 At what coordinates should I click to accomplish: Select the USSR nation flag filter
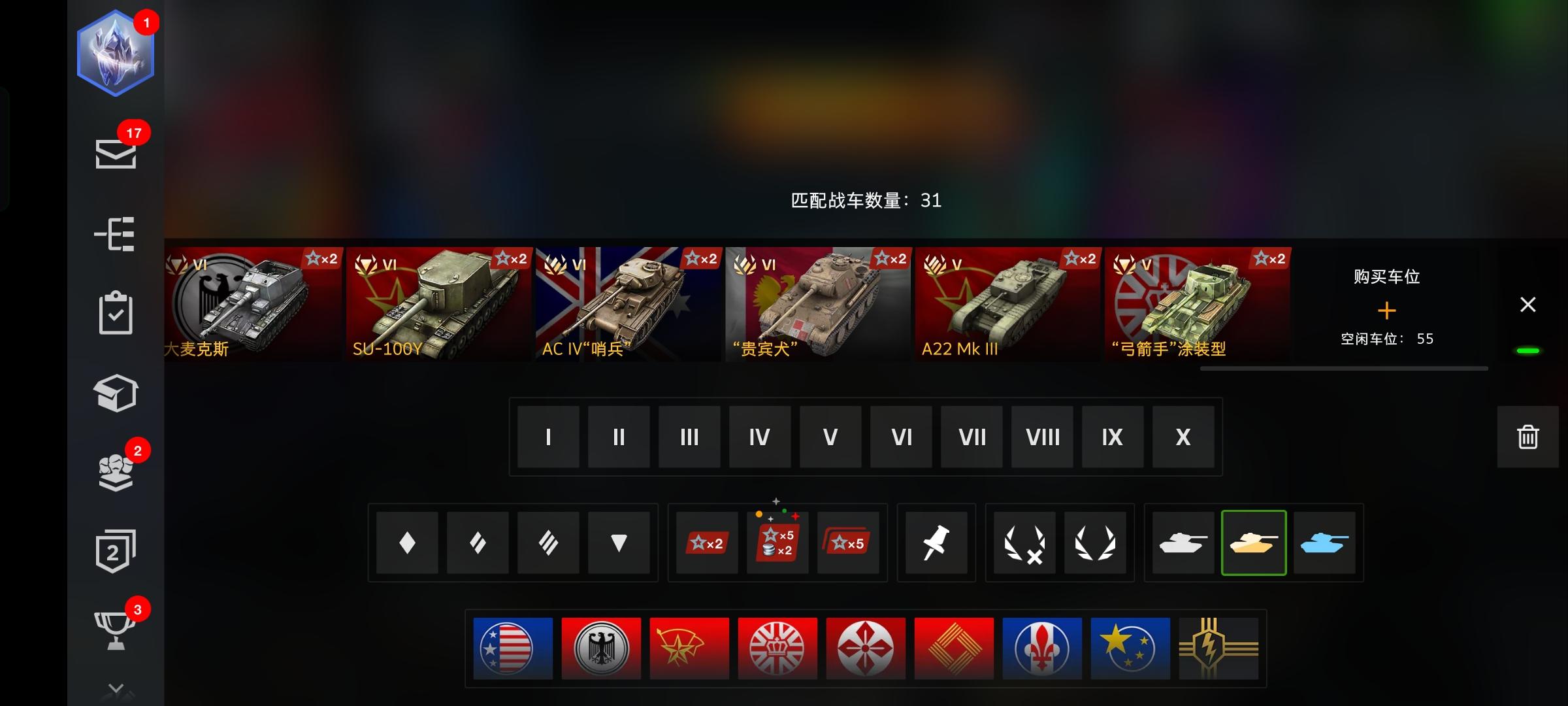(689, 648)
